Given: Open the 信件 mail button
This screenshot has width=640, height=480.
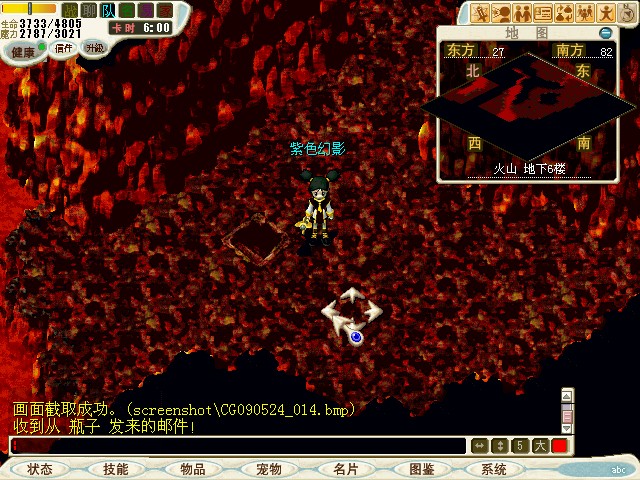Looking at the screenshot, I should 64,48.
